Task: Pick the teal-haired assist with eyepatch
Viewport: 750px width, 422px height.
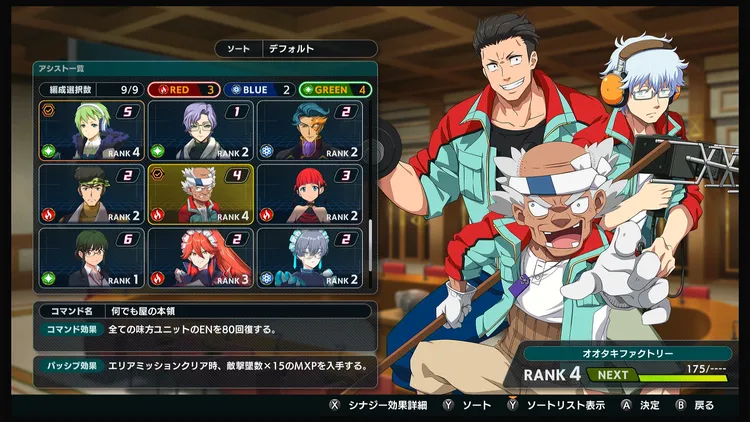Action: [x=309, y=131]
